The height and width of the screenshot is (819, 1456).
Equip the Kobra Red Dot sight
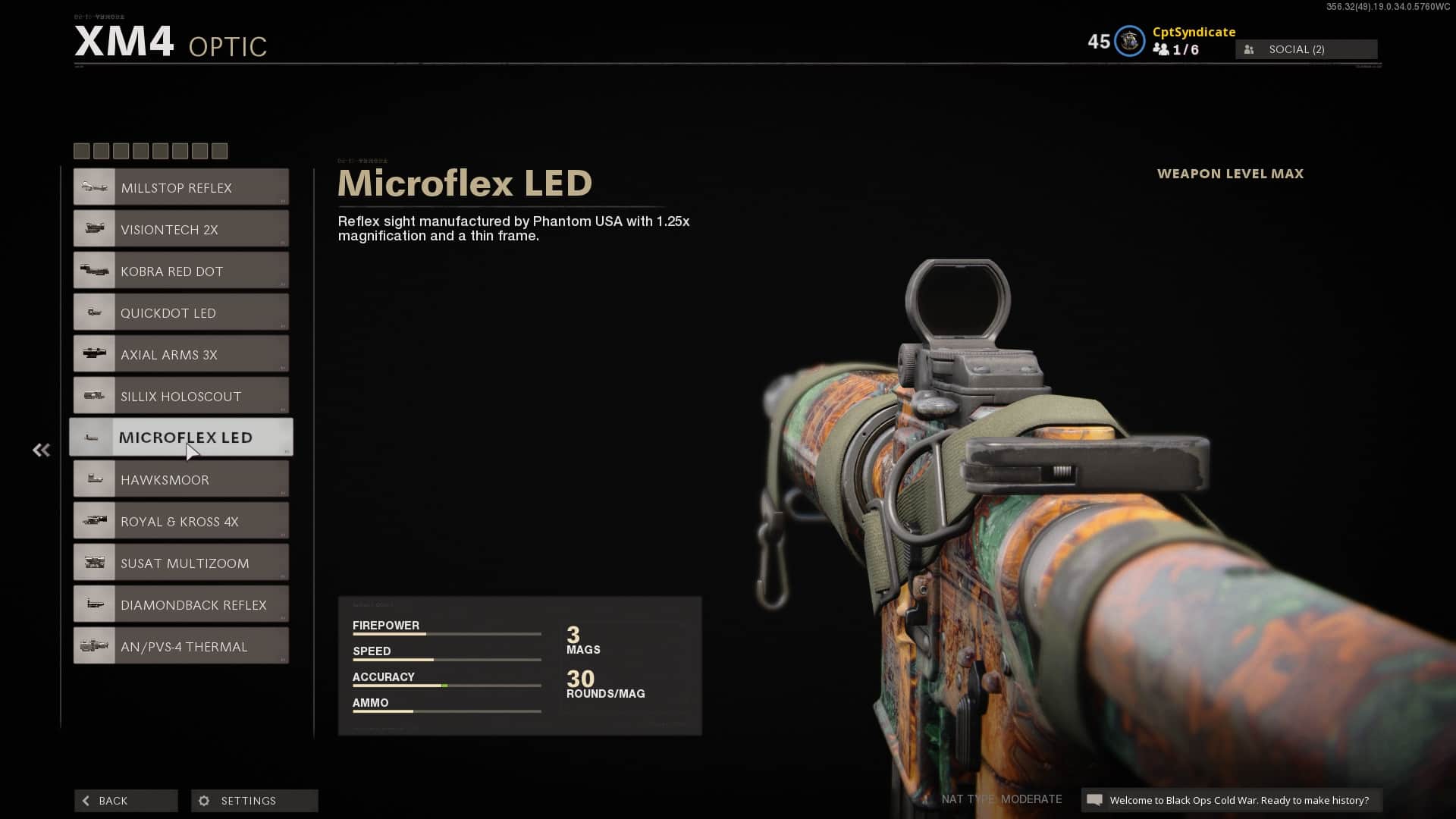[180, 271]
